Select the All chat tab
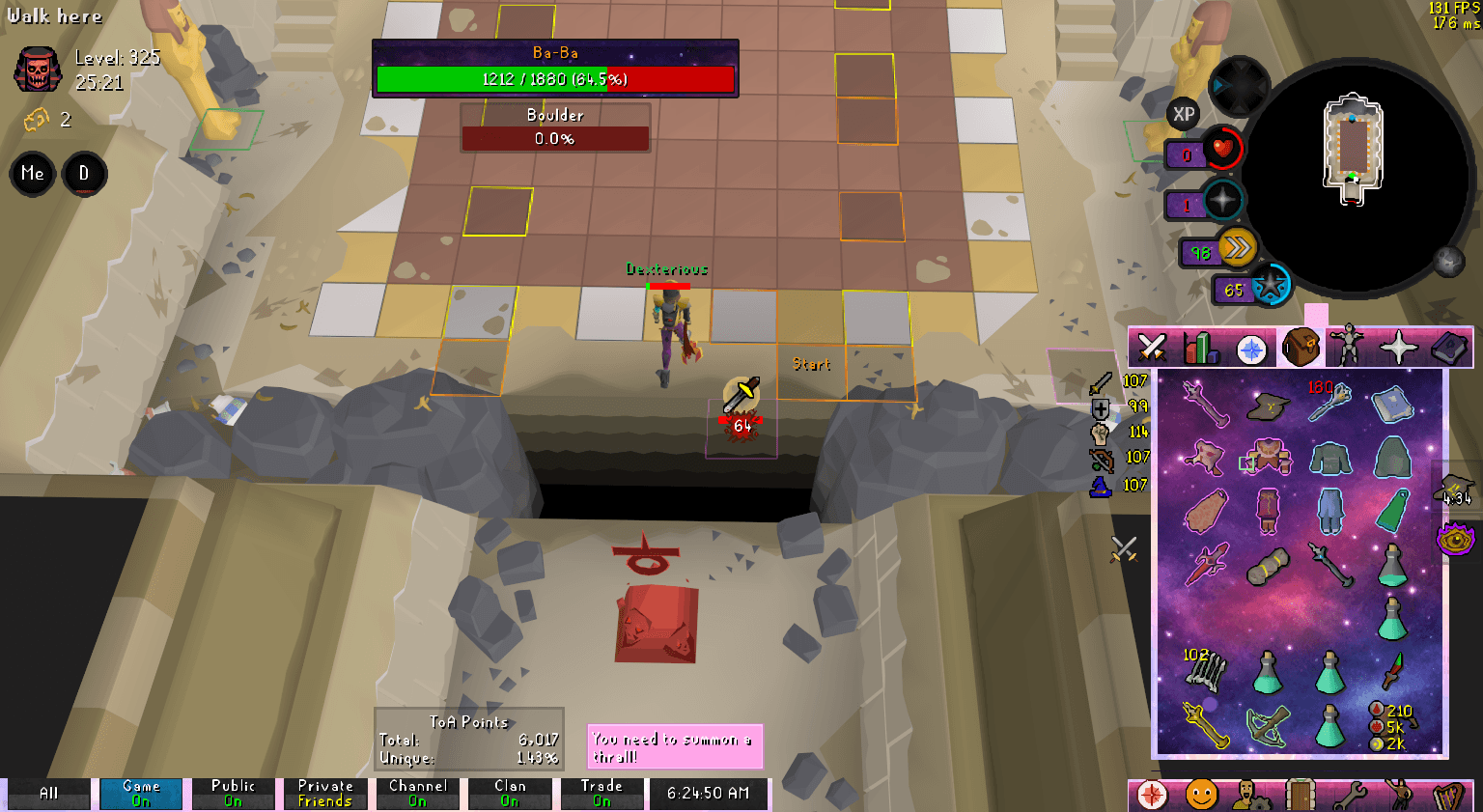The height and width of the screenshot is (812, 1483). click(46, 792)
